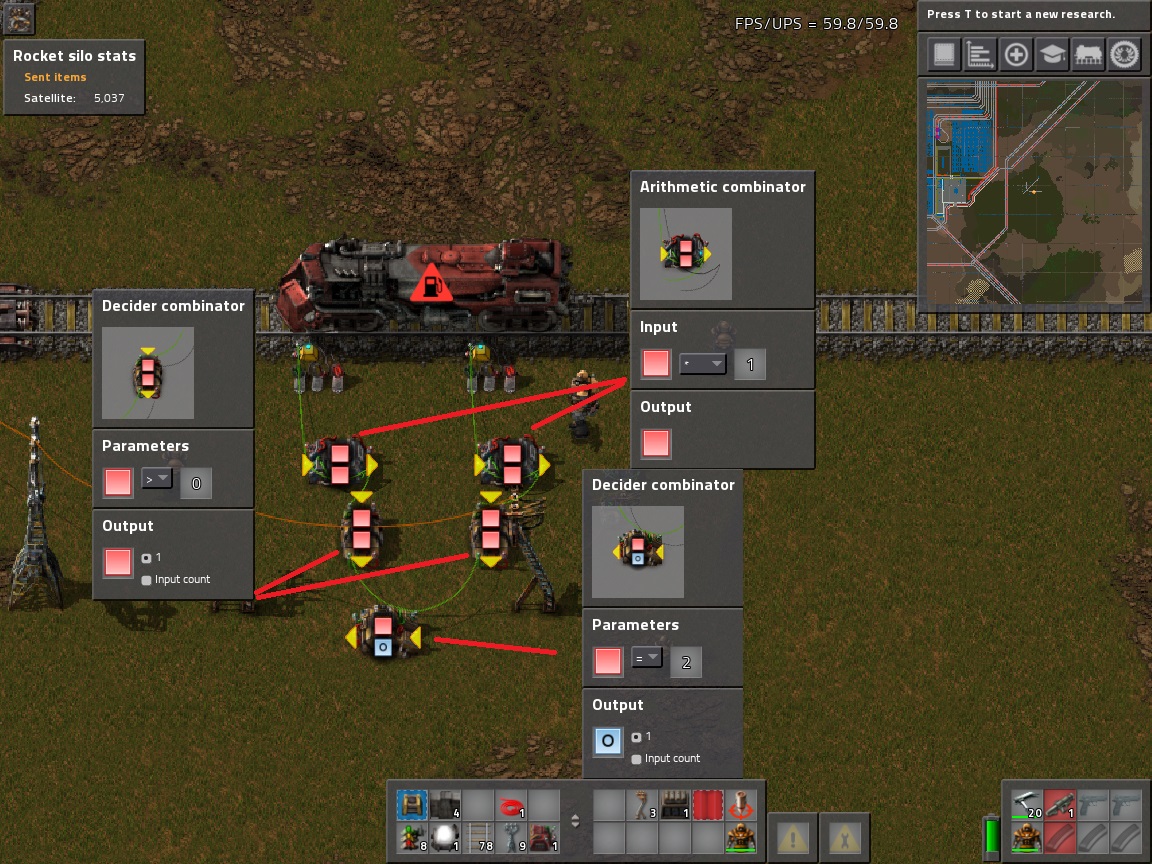Select the rocket launcher weapon slot
Image resolution: width=1152 pixels, height=864 pixels.
[1059, 805]
